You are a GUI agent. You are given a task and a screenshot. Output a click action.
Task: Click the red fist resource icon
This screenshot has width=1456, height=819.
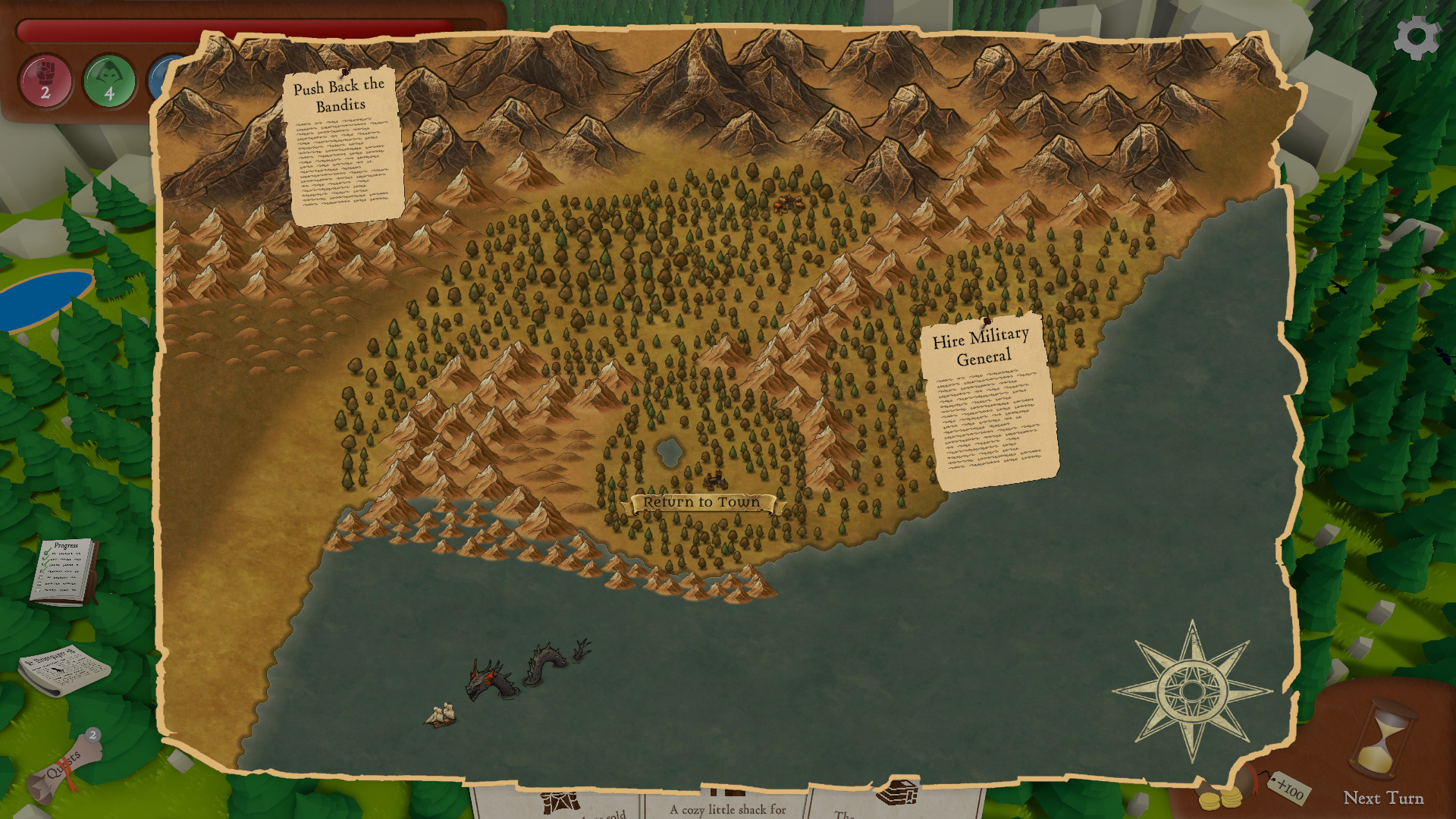coord(45,80)
